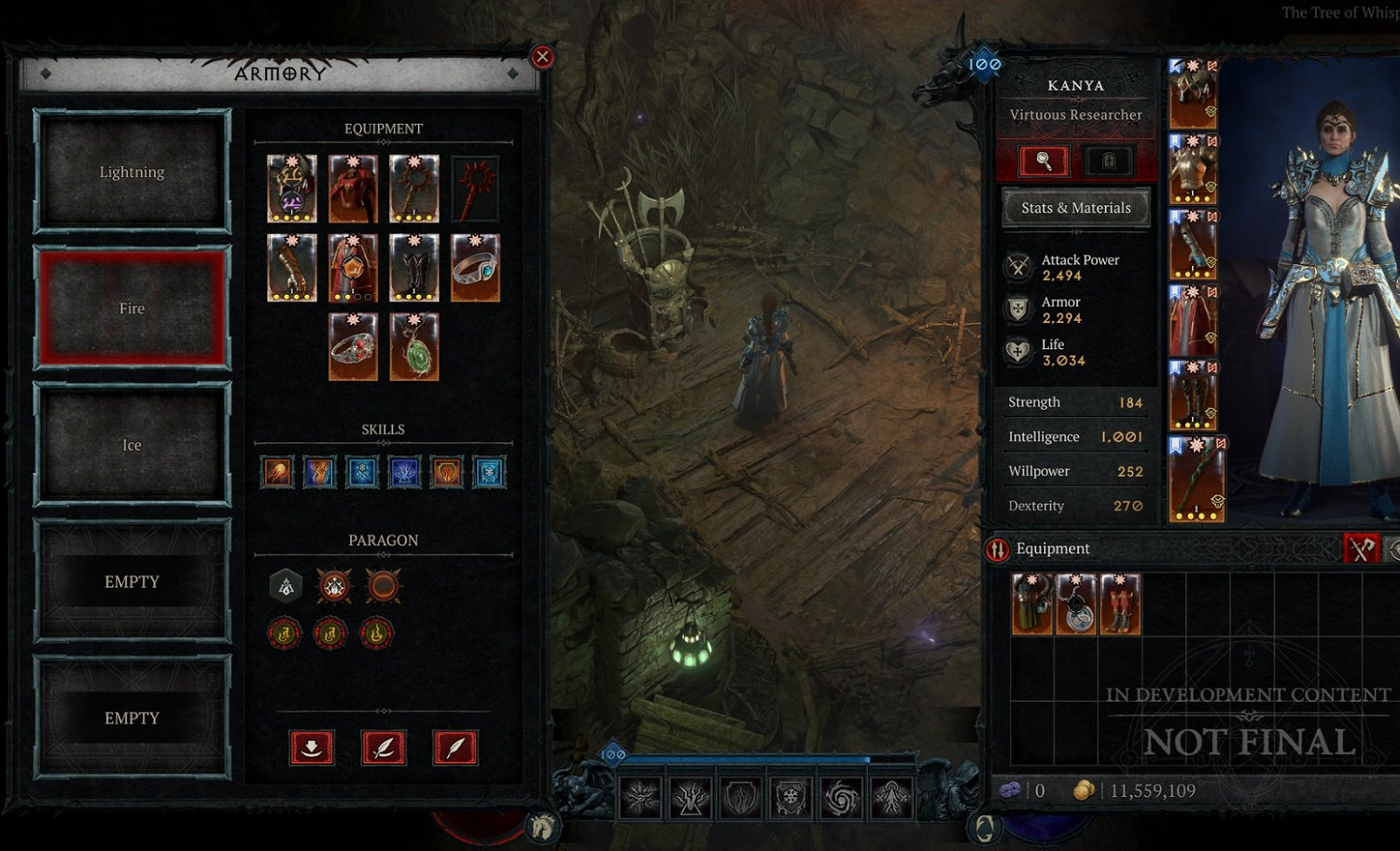Select the brown gloves in armory equipment
The width and height of the screenshot is (1400, 851).
point(291,268)
